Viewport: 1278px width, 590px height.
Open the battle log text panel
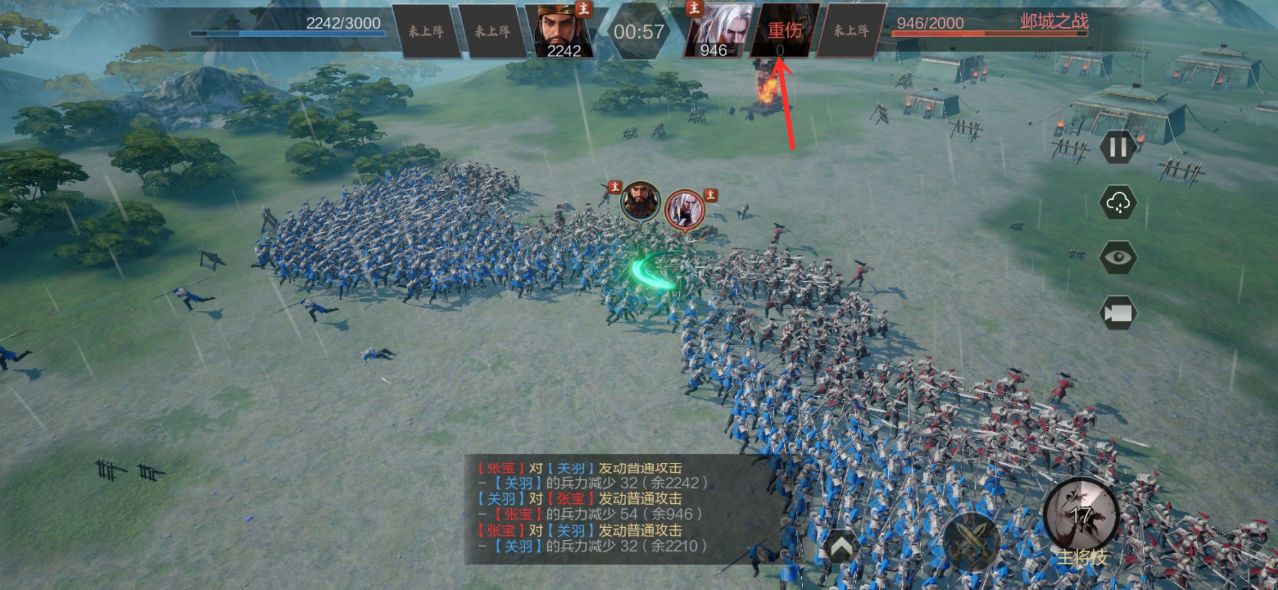tap(620, 508)
